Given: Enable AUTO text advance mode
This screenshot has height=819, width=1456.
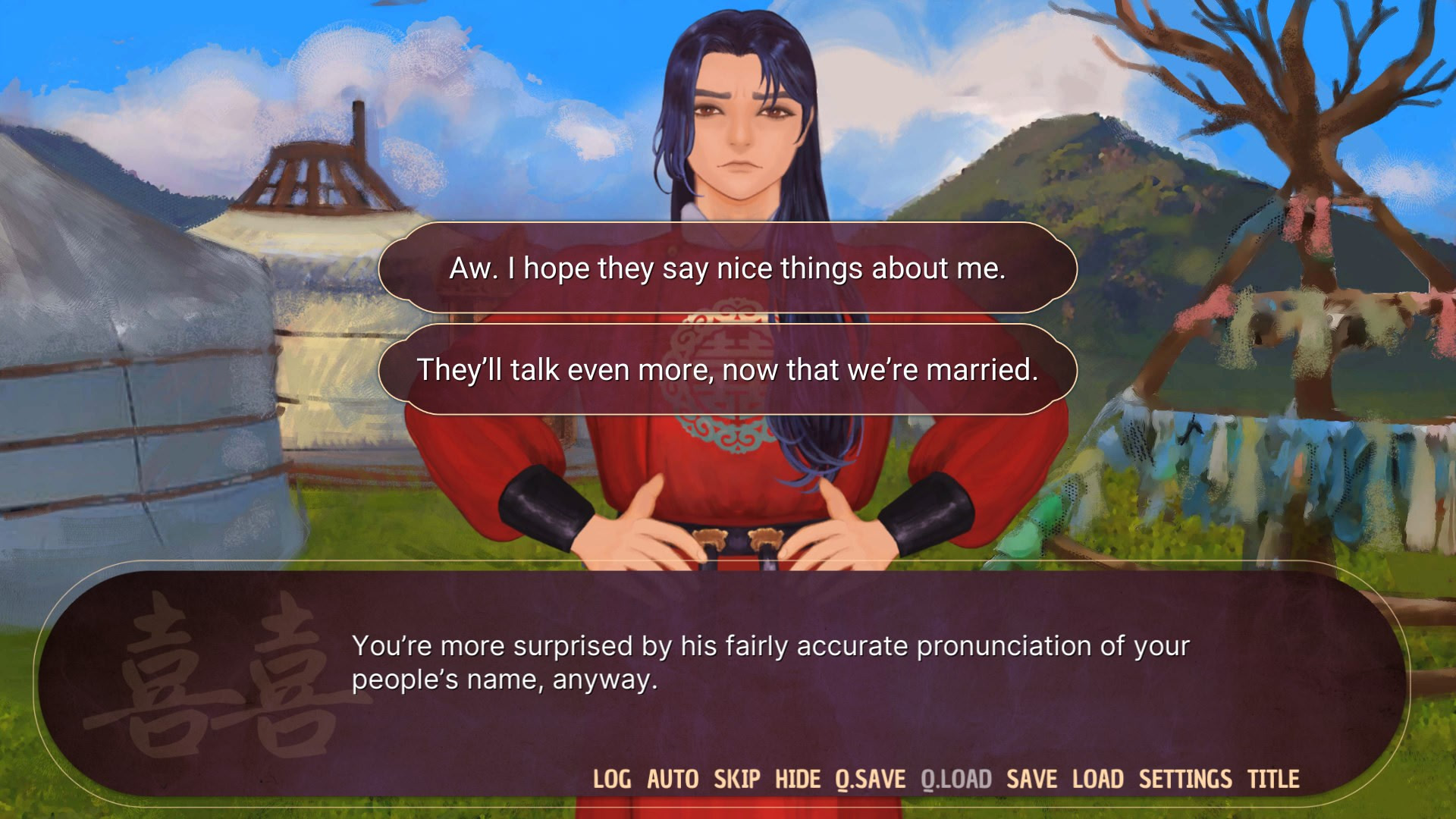Looking at the screenshot, I should tap(673, 778).
